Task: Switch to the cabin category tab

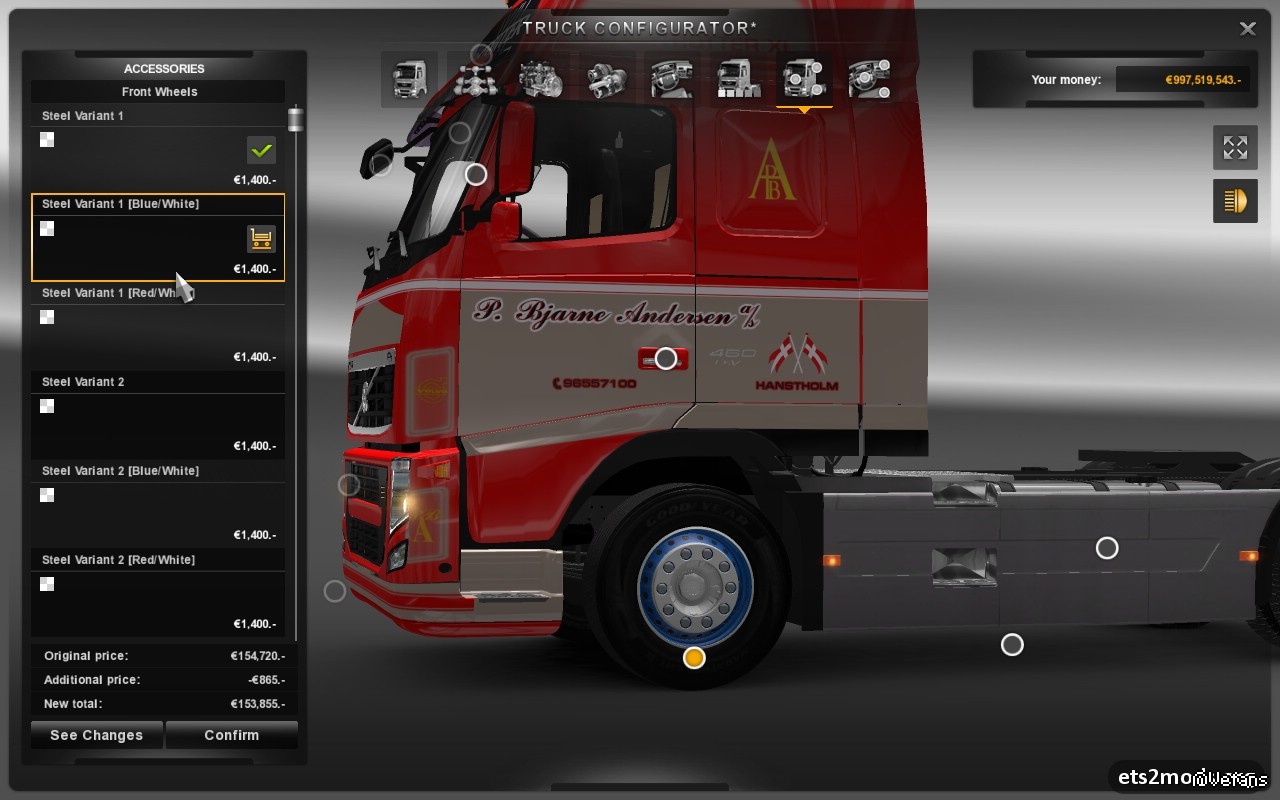Action: 409,79
